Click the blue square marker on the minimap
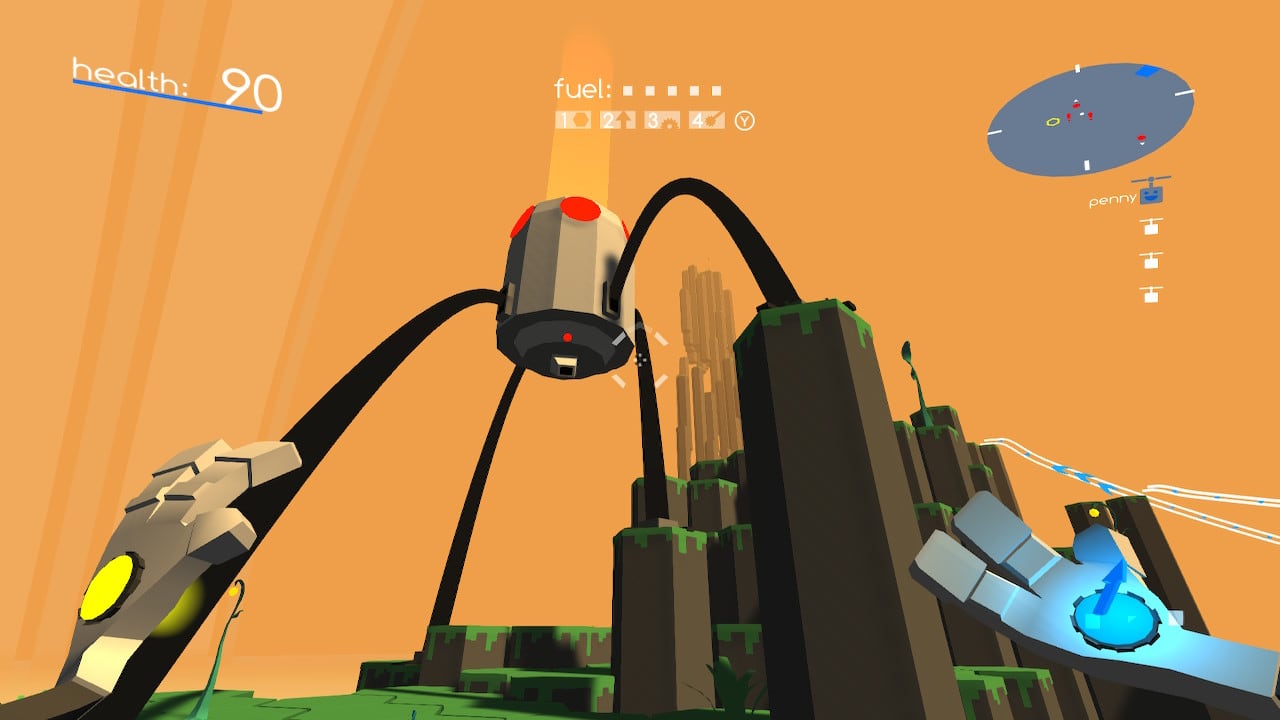Viewport: 1280px width, 720px height. click(x=1145, y=72)
